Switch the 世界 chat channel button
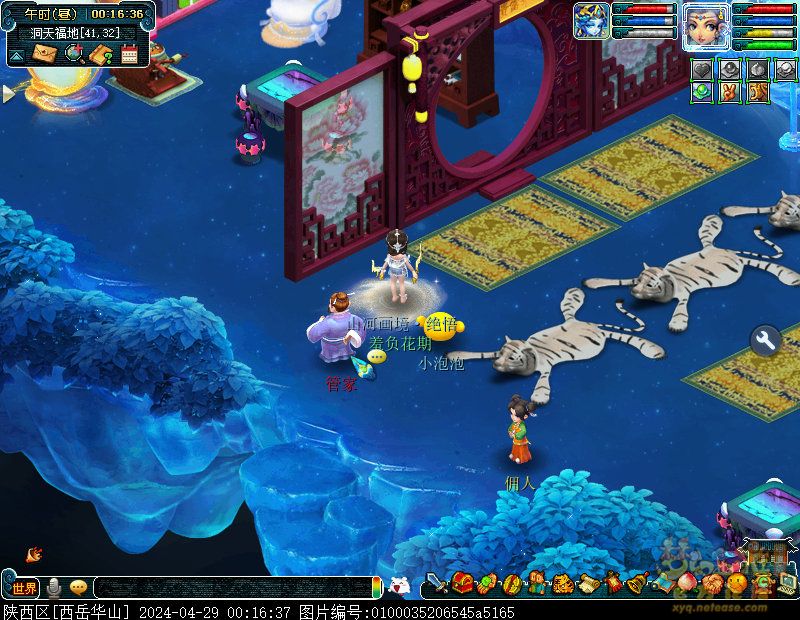Viewport: 800px width, 620px height. click(24, 587)
